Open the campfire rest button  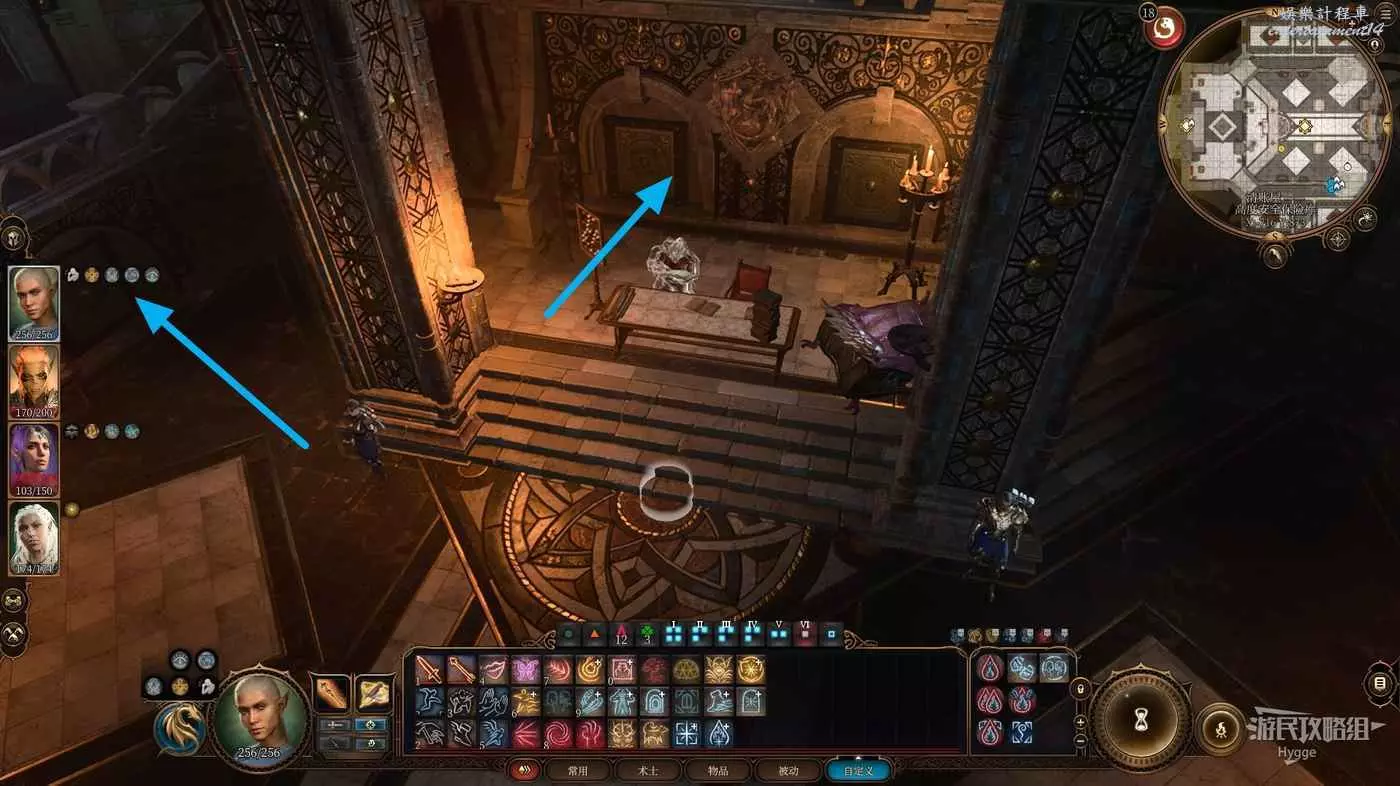click(x=1221, y=725)
